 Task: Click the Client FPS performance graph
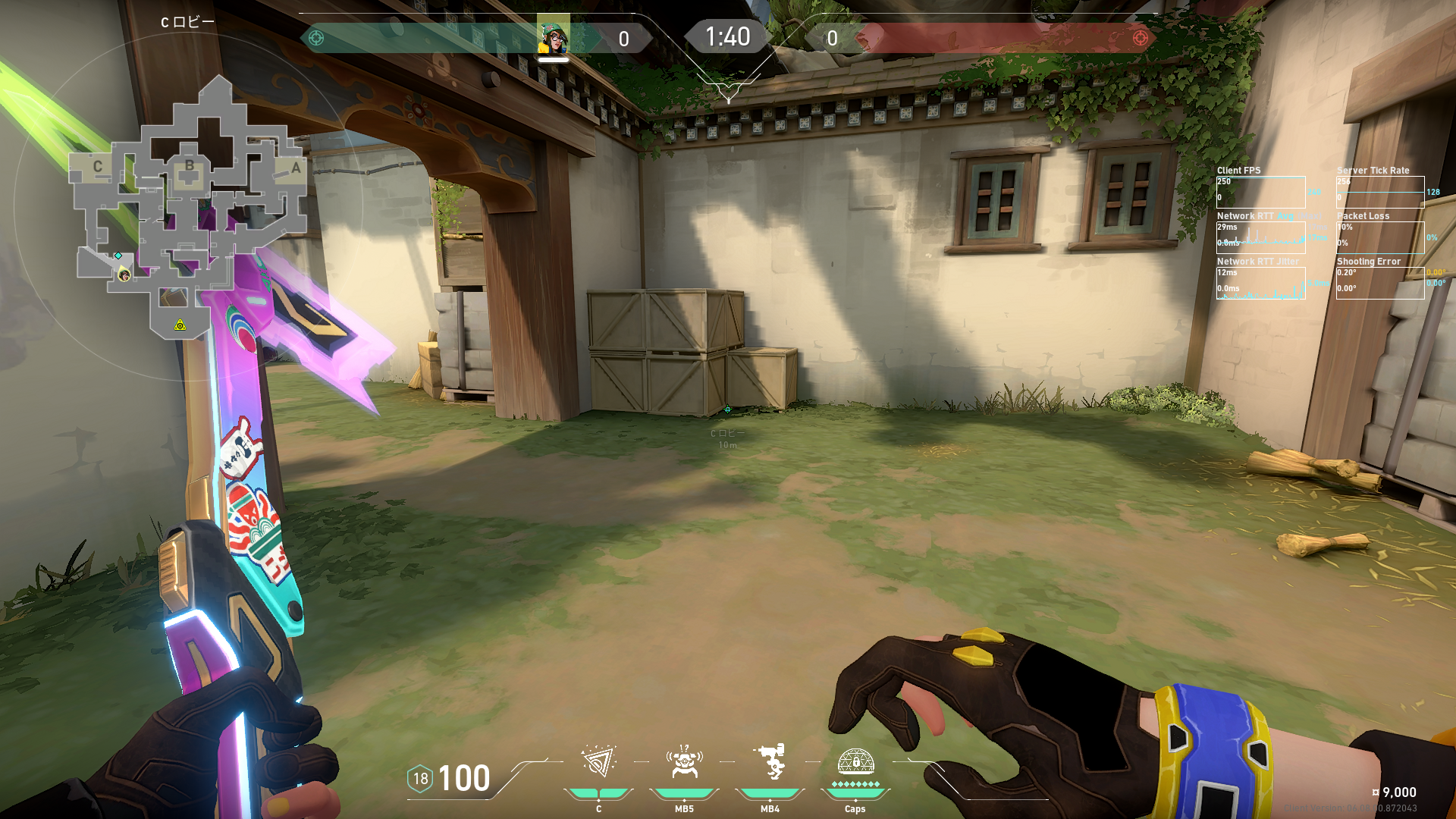(x=1260, y=193)
